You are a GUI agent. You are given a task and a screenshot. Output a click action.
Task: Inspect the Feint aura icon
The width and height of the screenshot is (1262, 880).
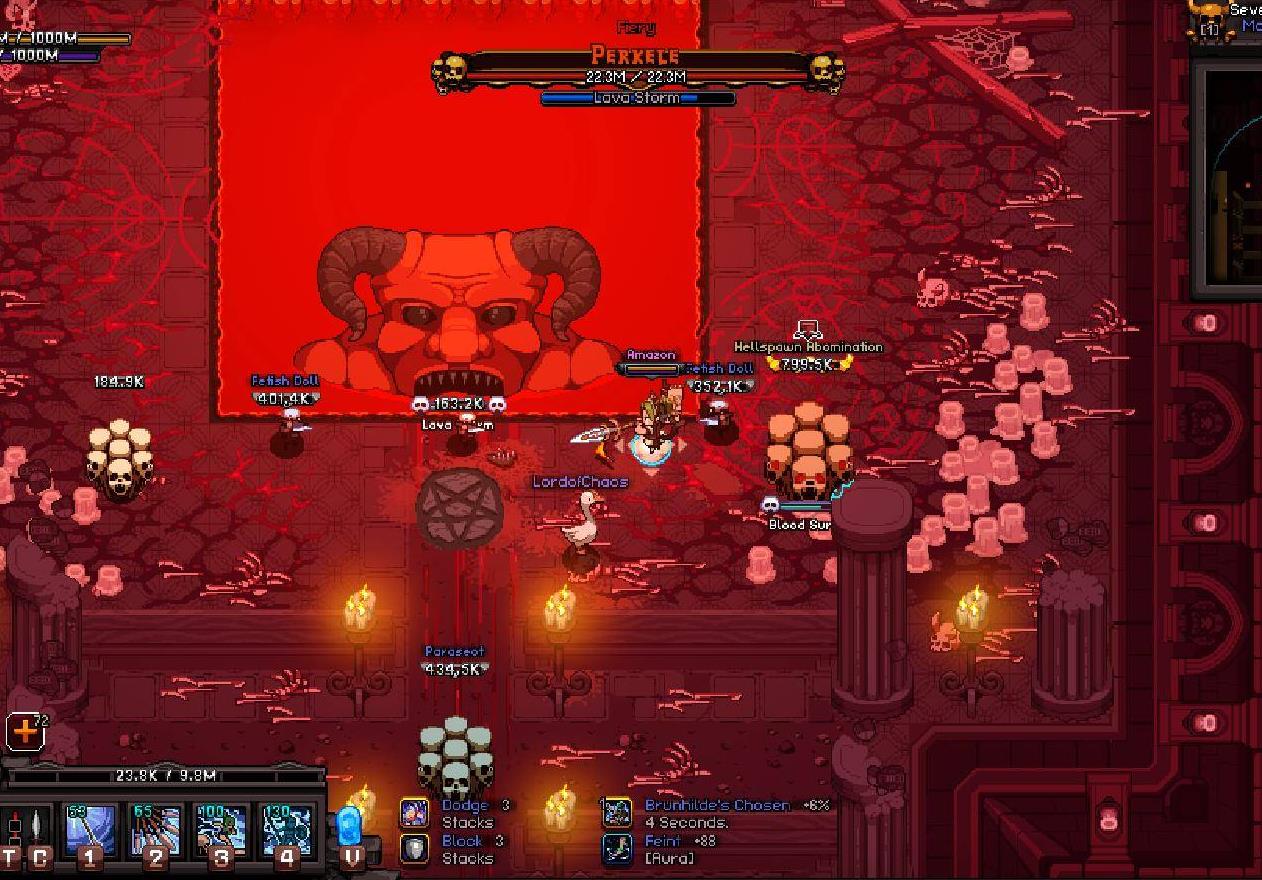tap(617, 849)
